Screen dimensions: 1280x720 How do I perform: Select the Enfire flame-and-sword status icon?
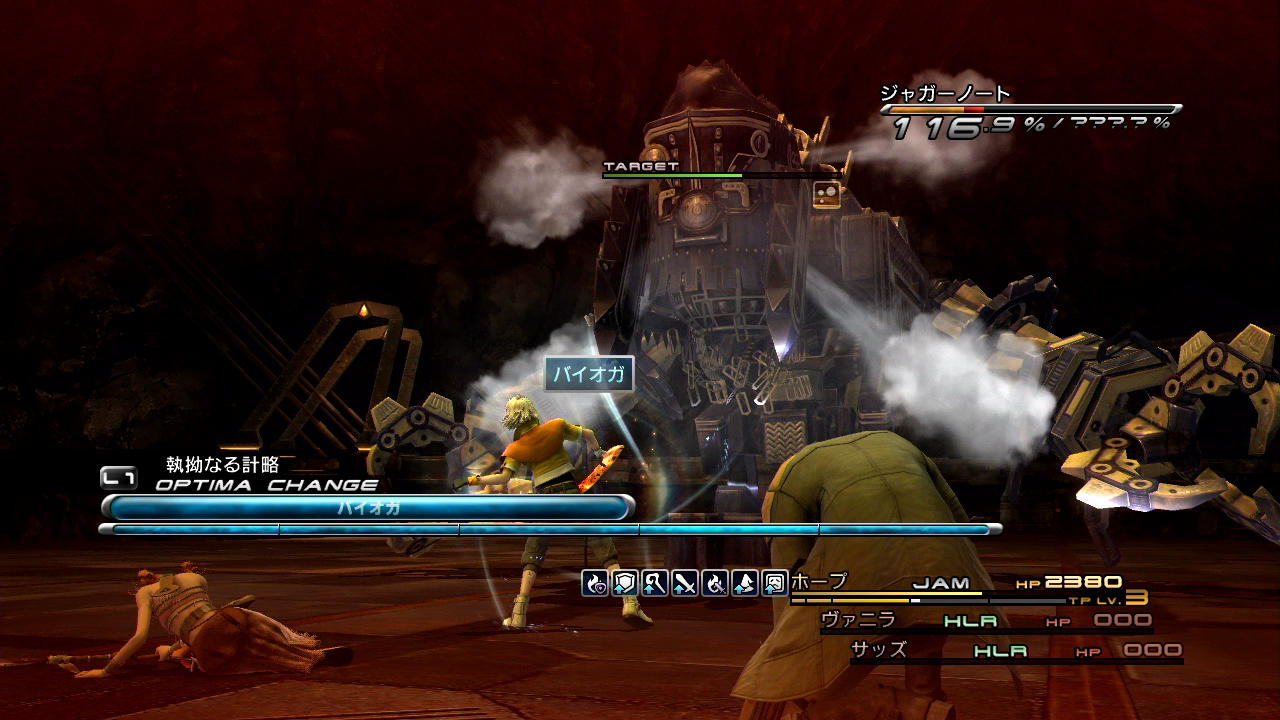(x=715, y=583)
